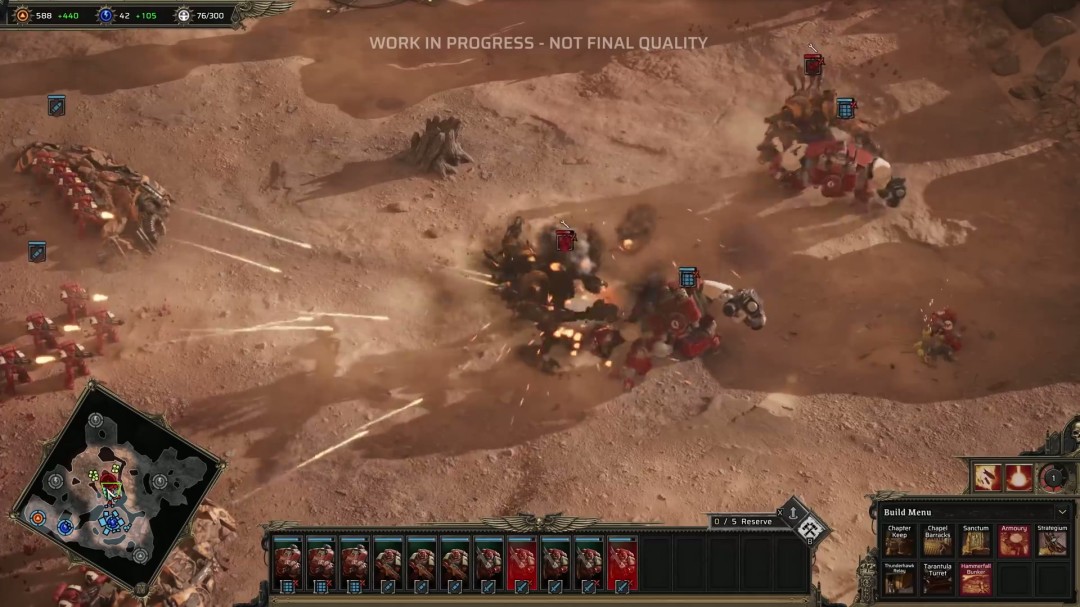The height and width of the screenshot is (607, 1080).
Task: Choose the Hammerfall Bunker tile
Action: (x=975, y=578)
